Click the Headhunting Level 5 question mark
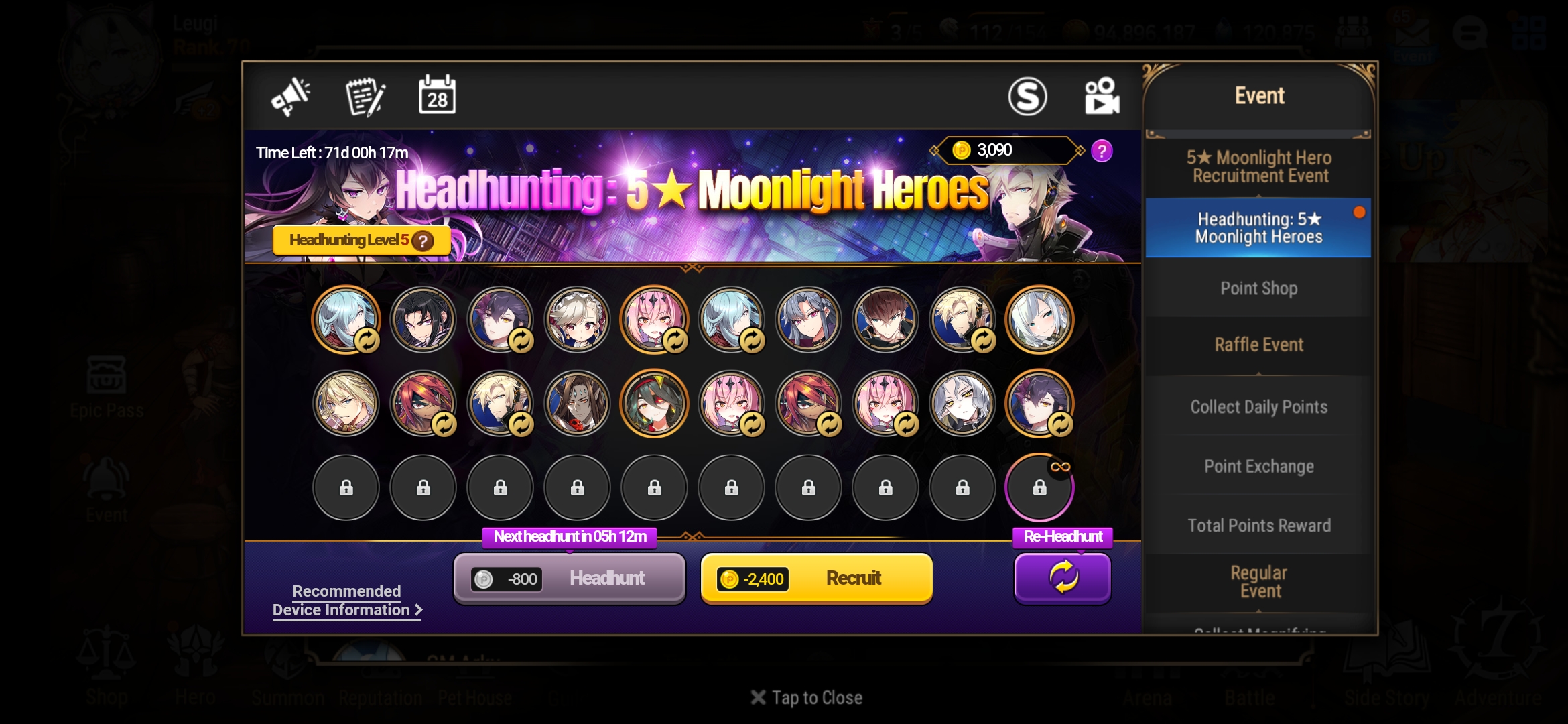This screenshot has width=1568, height=724. point(423,240)
